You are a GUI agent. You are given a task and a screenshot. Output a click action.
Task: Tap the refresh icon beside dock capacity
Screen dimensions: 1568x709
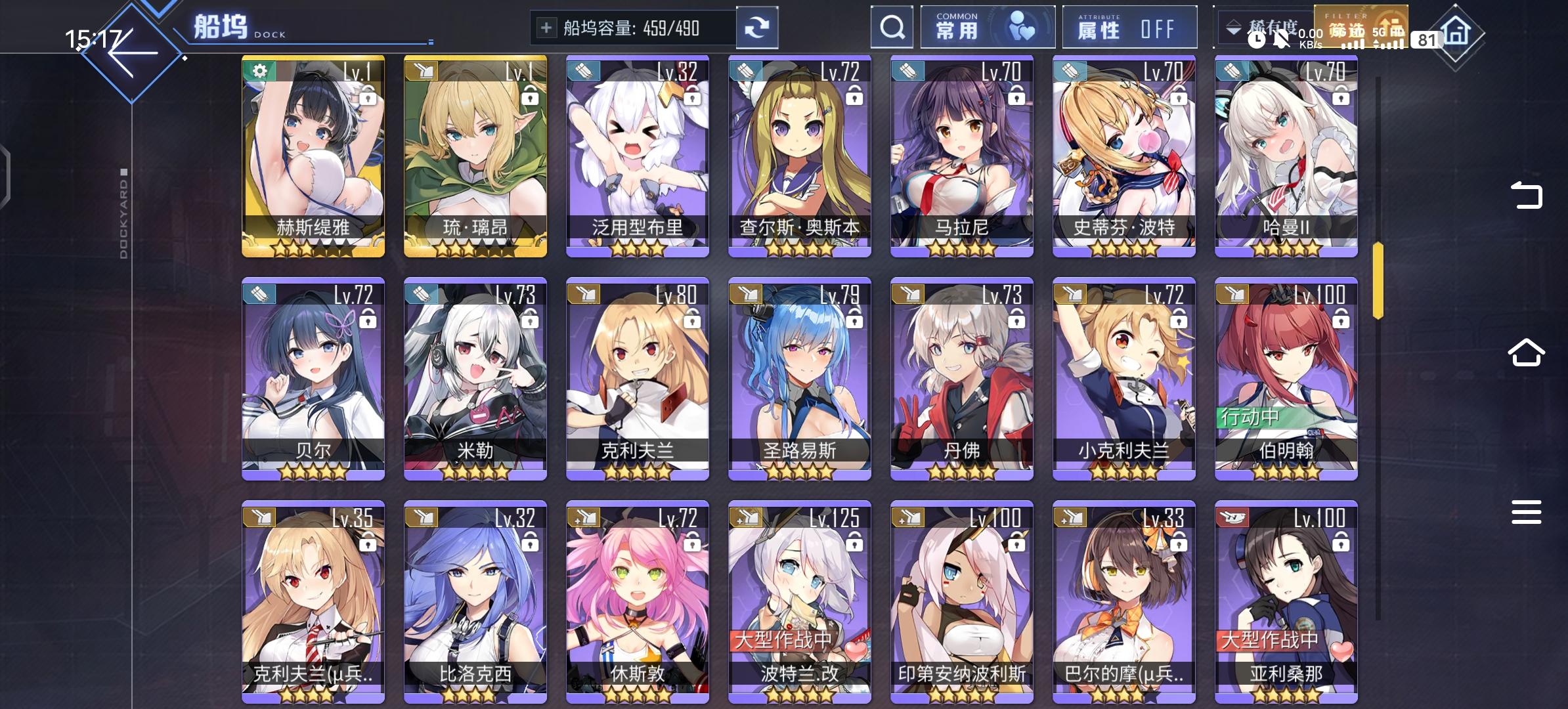[758, 27]
